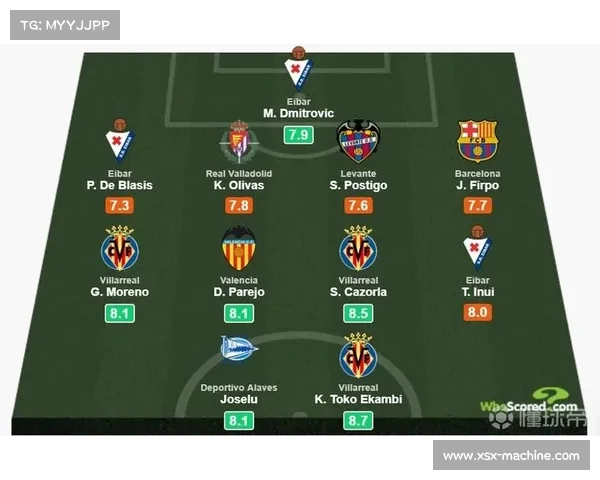Image resolution: width=600 pixels, height=480 pixels.
Task: Select goalkeeper M. Dmitrovic
Action: (297, 113)
